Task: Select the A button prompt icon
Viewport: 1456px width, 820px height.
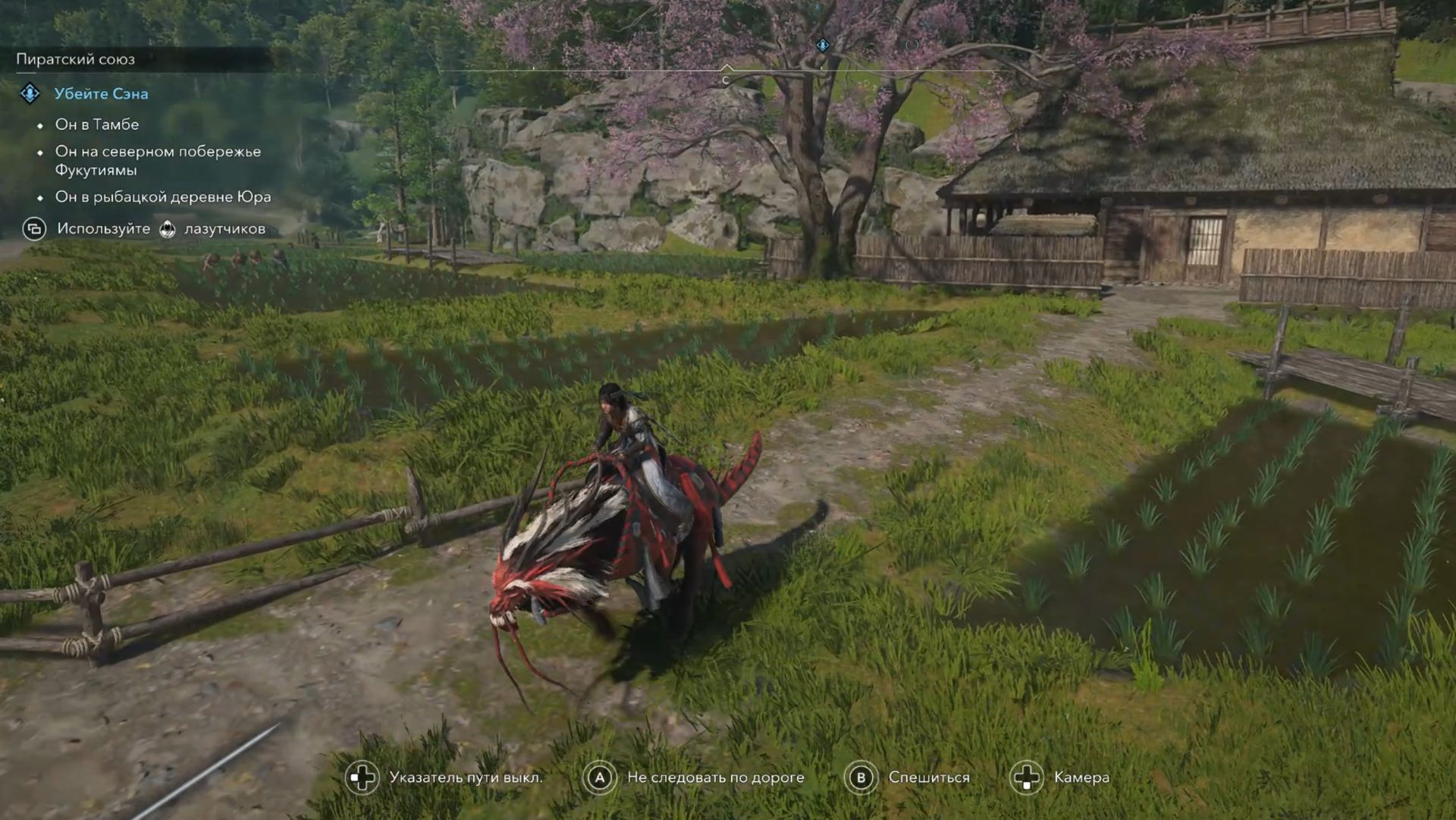Action: pos(599,777)
